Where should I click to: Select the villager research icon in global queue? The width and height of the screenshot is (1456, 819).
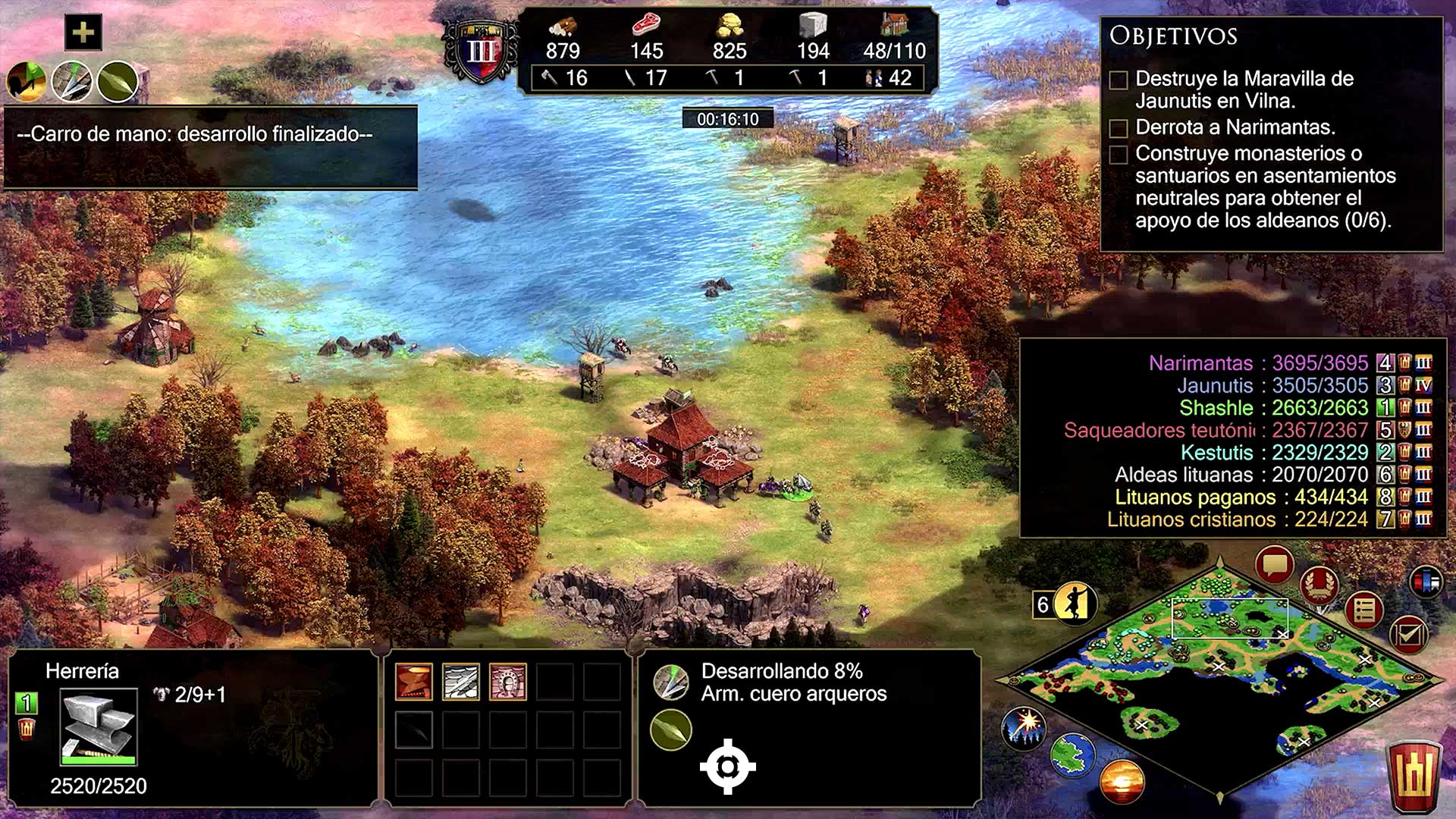coord(27,81)
